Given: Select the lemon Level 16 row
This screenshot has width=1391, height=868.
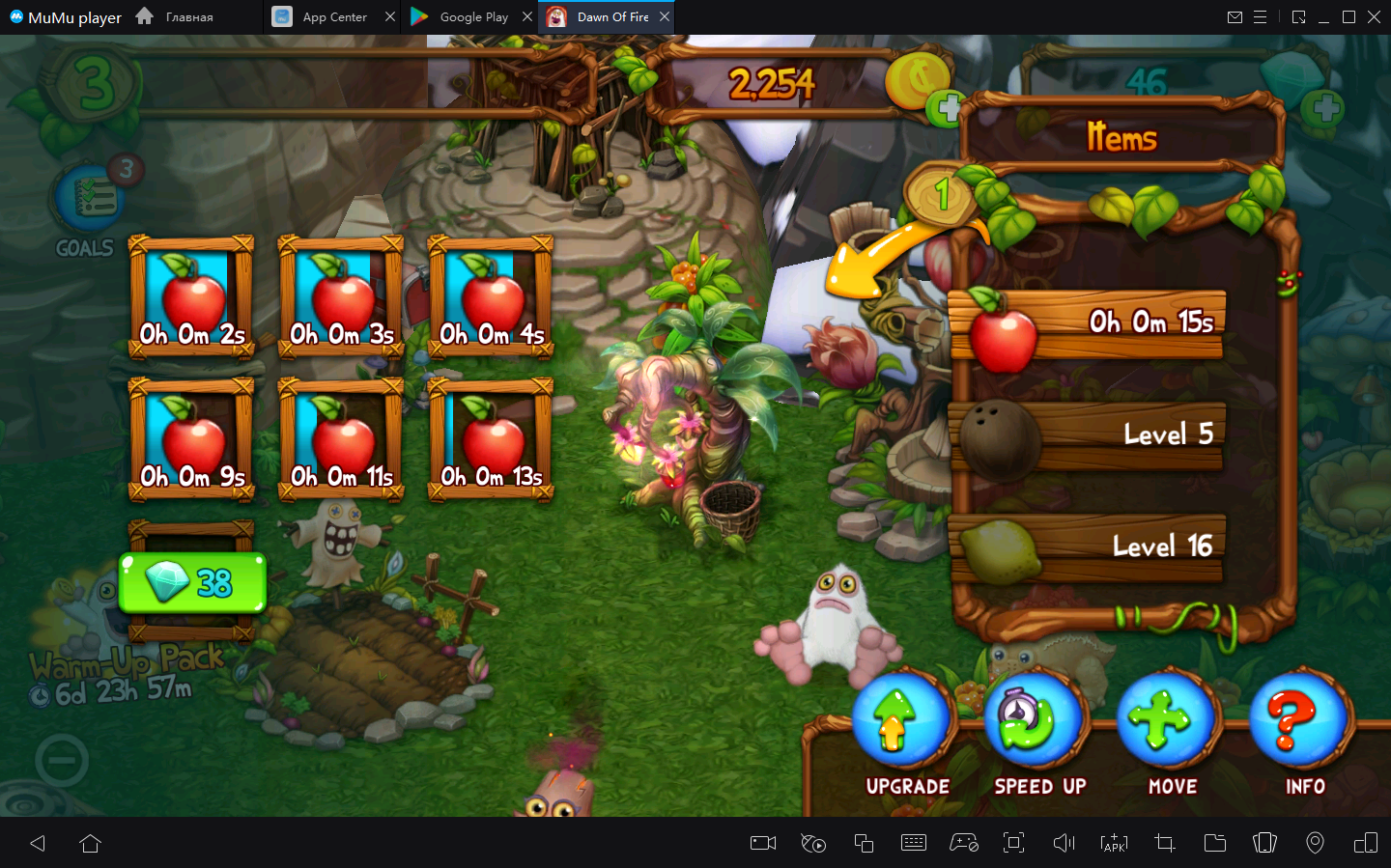Looking at the screenshot, I should [1089, 548].
